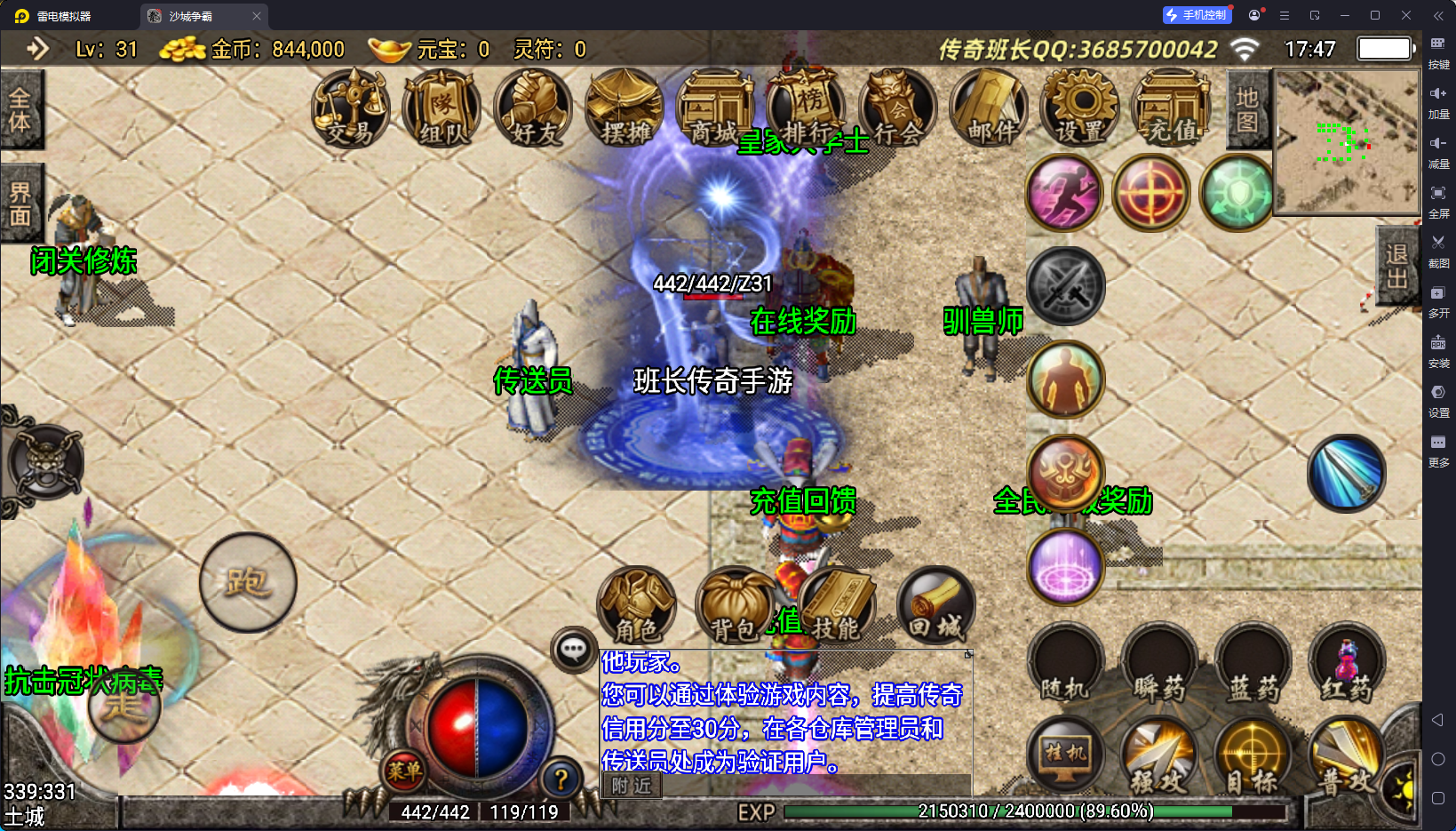Exit with the 退出 button
The width and height of the screenshot is (1456, 831).
[1396, 267]
